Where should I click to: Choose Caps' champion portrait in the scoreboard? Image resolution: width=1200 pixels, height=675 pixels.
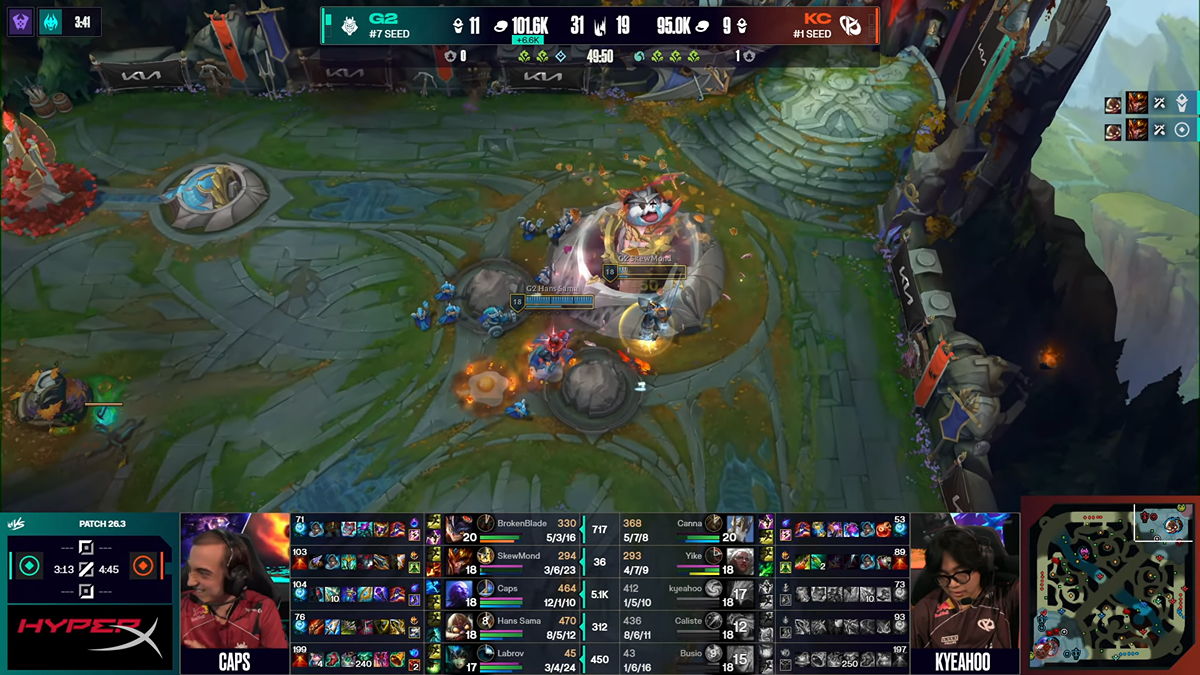tap(460, 594)
